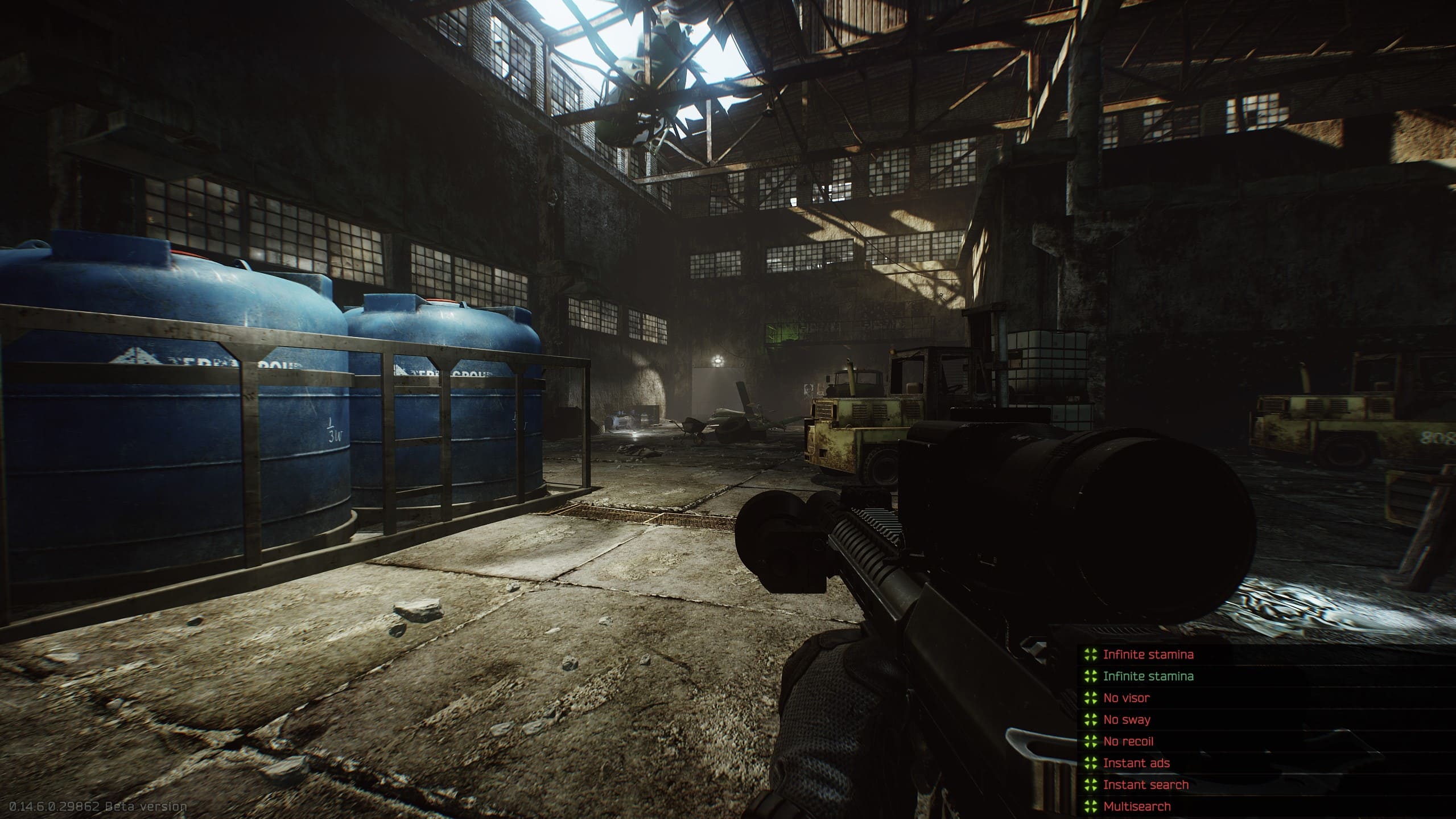The width and height of the screenshot is (1456, 819).
Task: Switch on Instant ads
Action: 1136,763
